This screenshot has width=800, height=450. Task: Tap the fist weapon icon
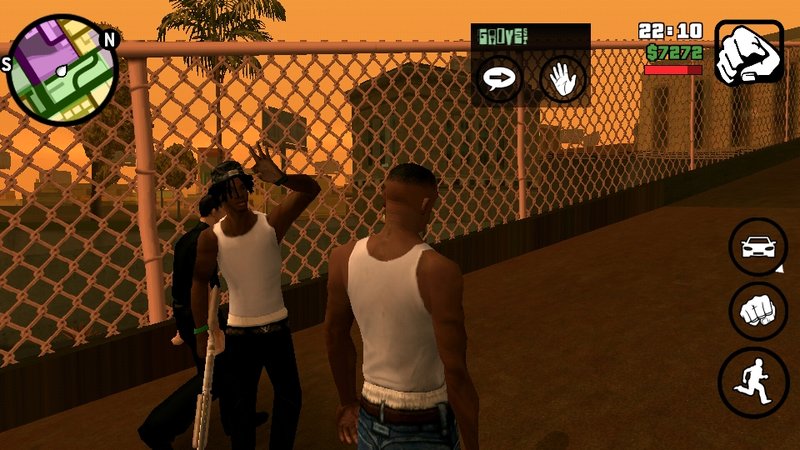click(749, 52)
